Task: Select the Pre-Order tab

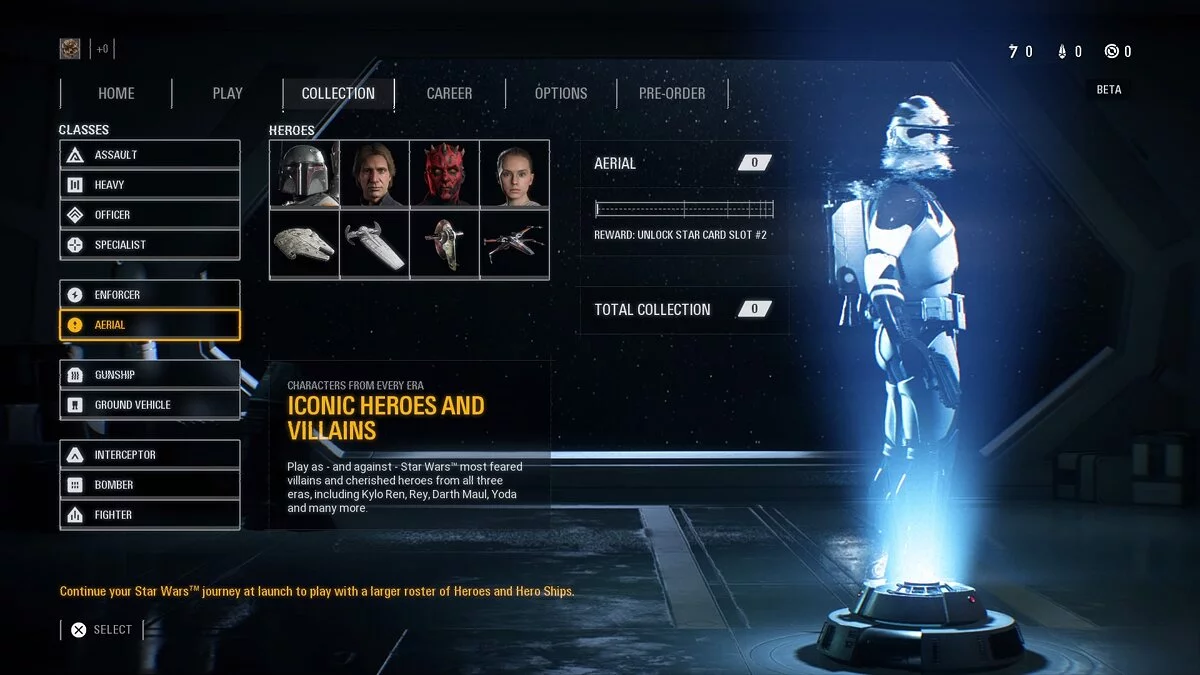Action: coord(672,93)
